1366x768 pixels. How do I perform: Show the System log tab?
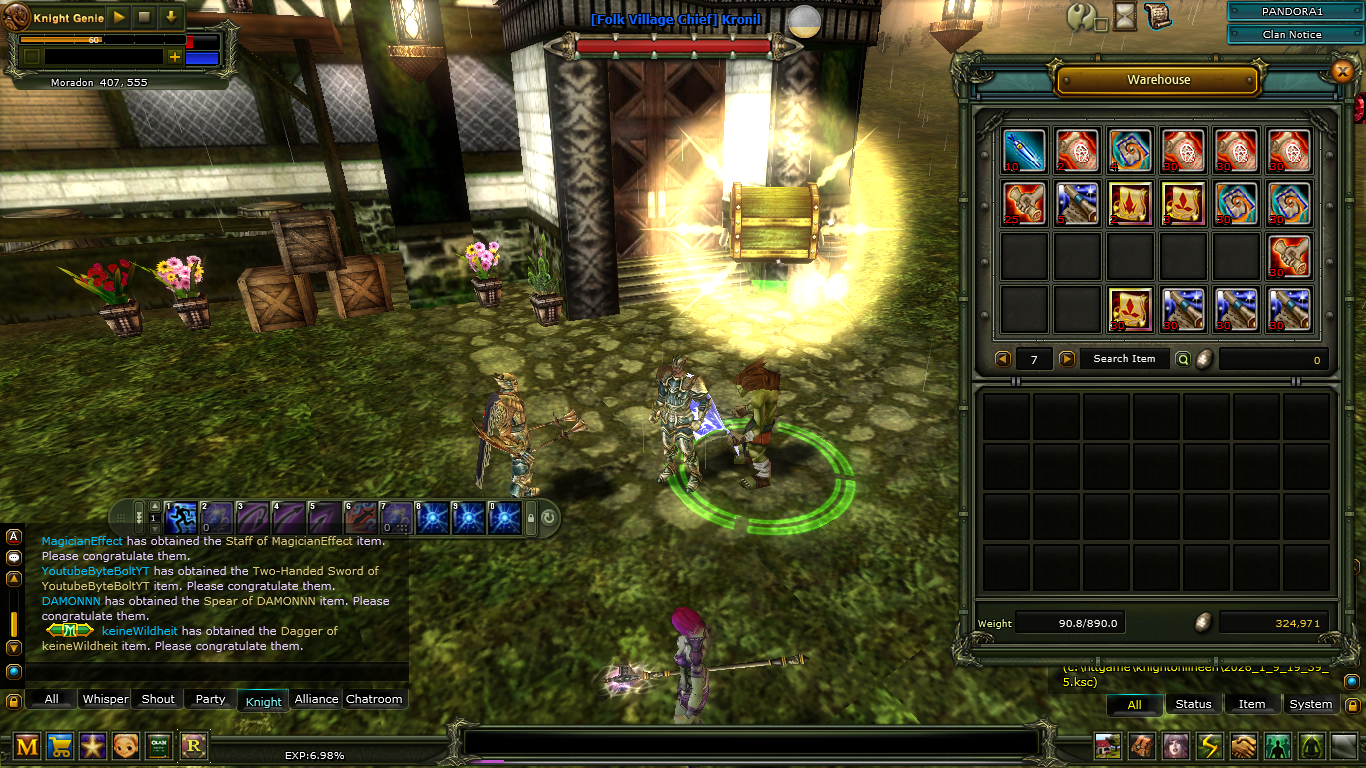click(x=1310, y=704)
